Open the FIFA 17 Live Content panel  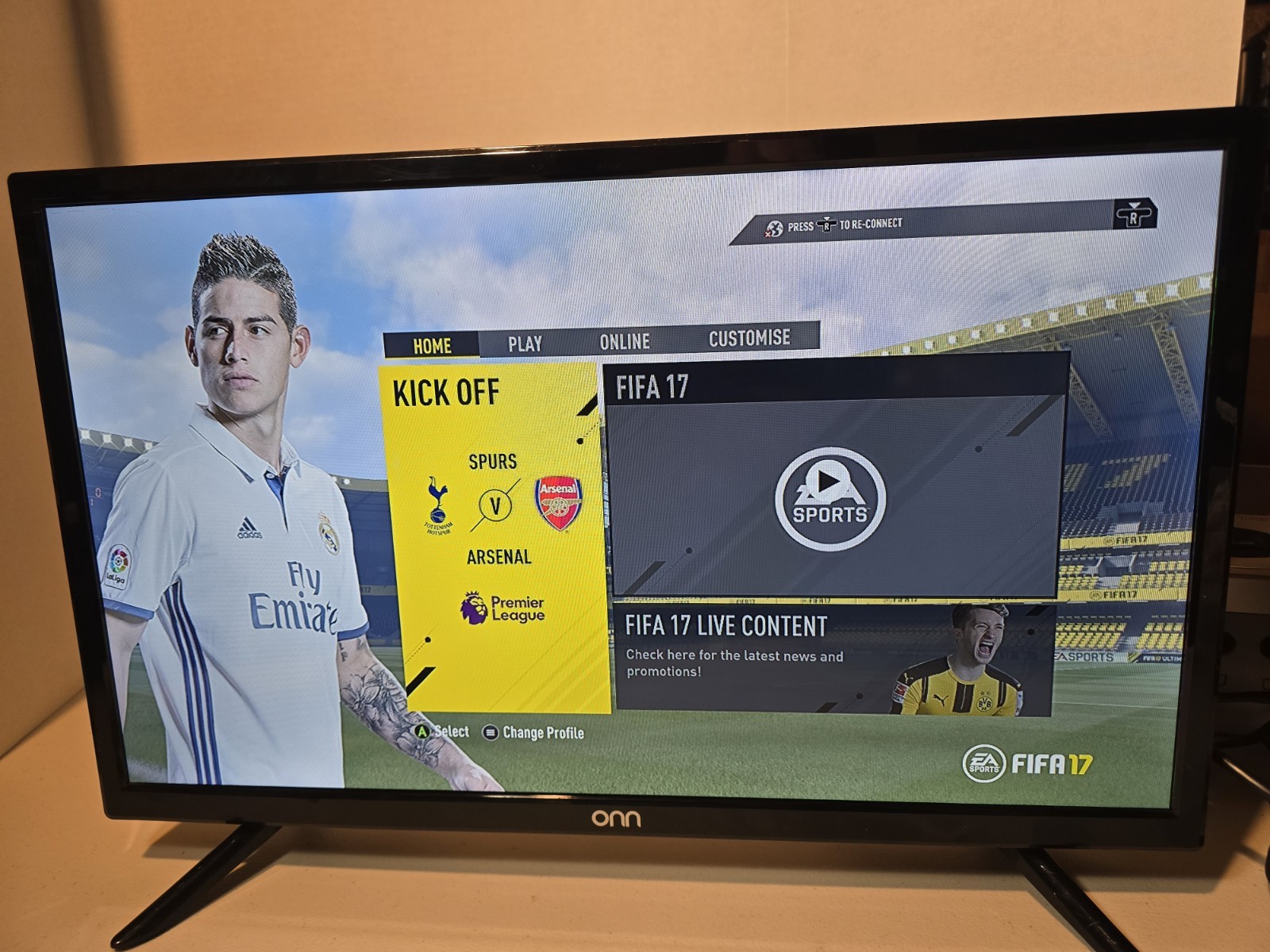833,658
